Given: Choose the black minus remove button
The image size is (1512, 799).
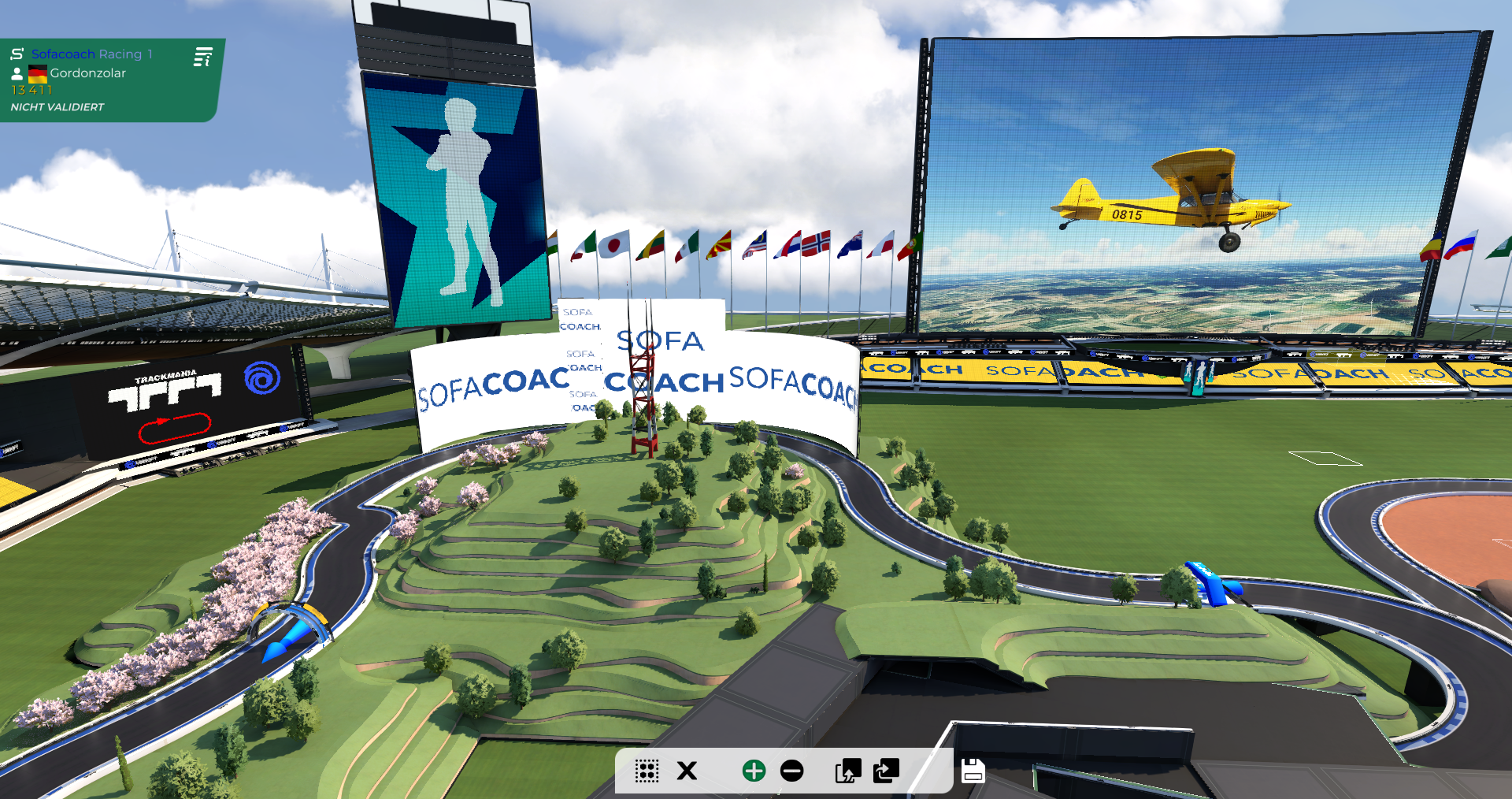Looking at the screenshot, I should [791, 771].
